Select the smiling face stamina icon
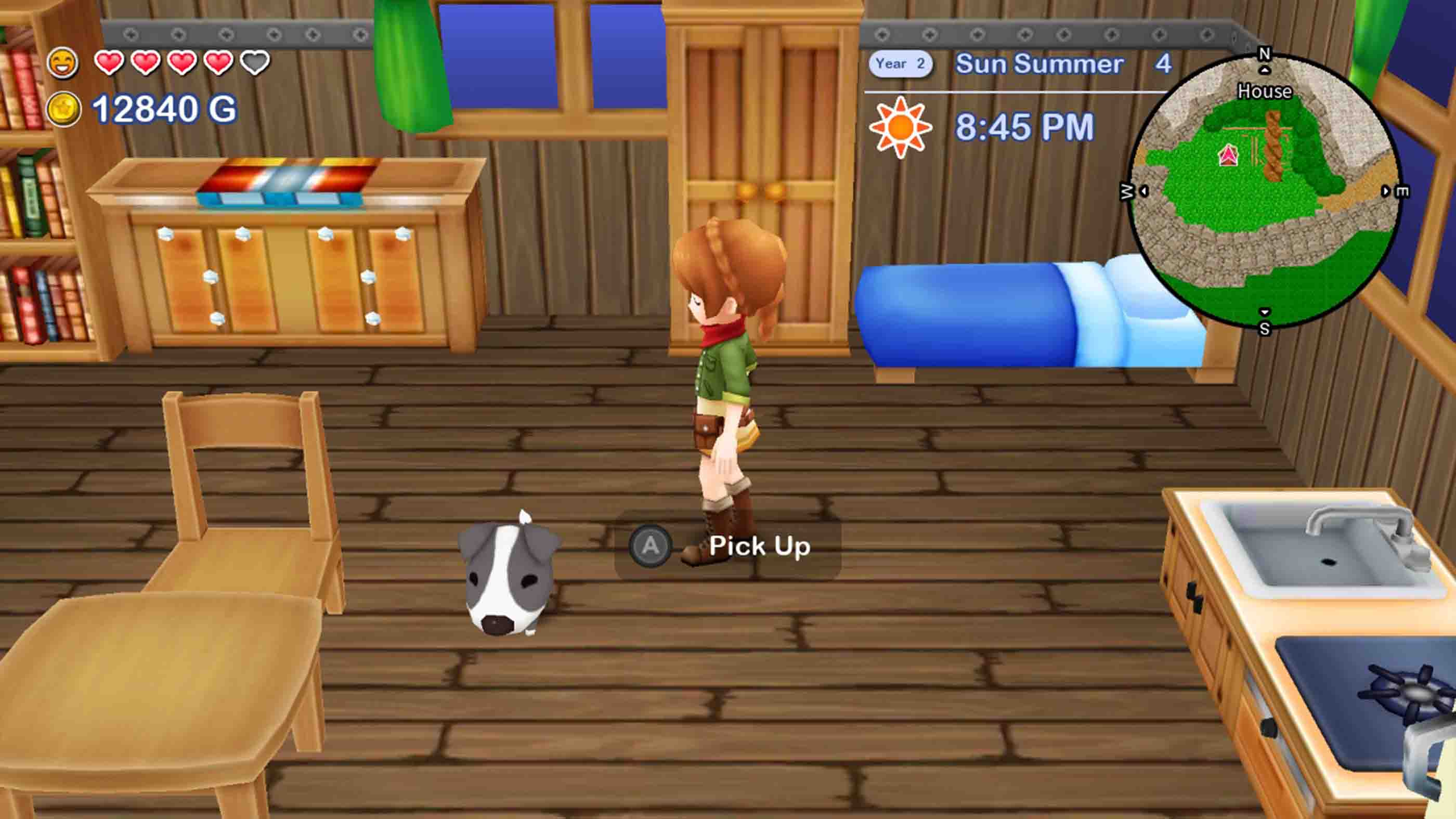 (x=64, y=62)
